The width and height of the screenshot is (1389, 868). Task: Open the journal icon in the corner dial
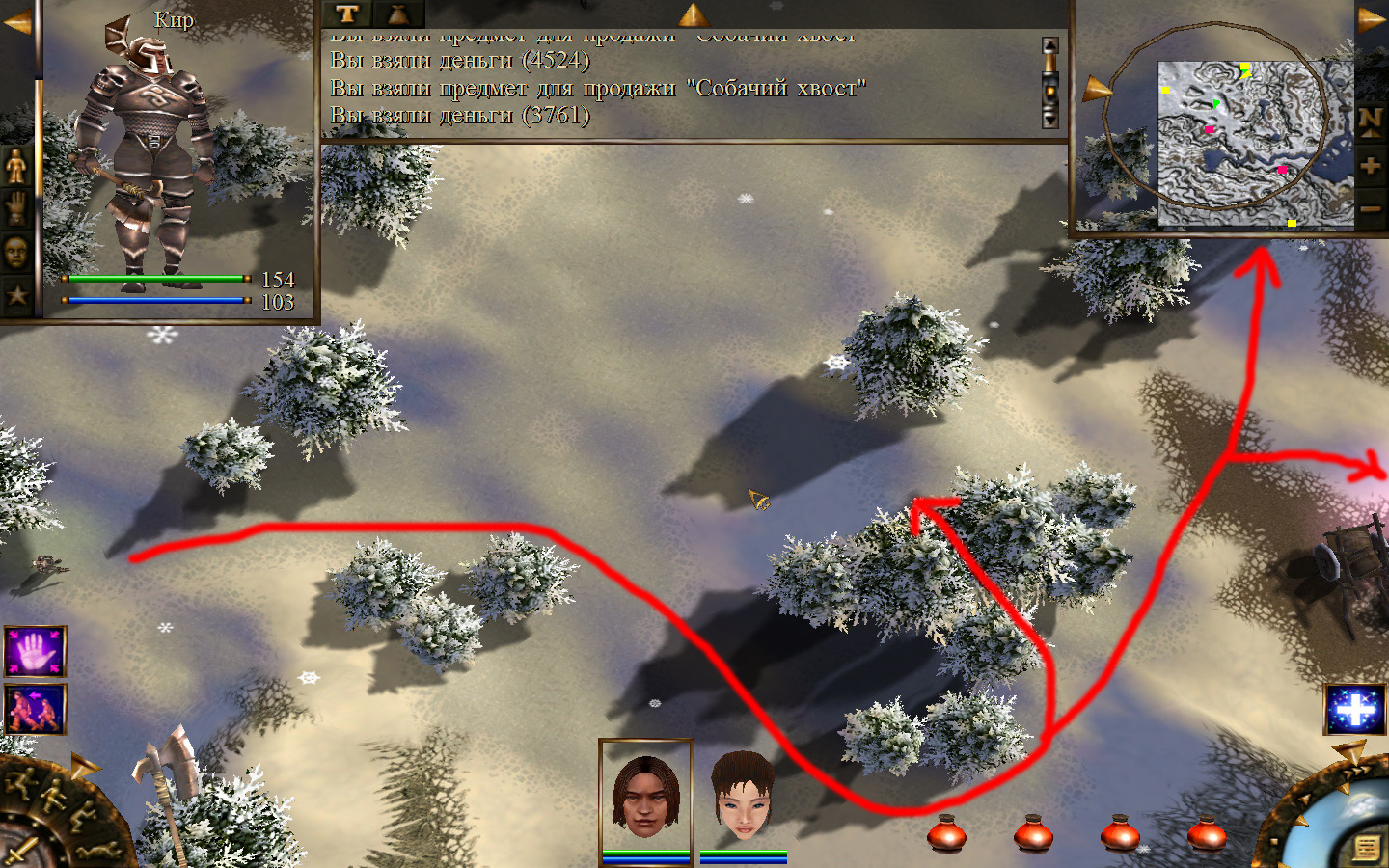1366,848
